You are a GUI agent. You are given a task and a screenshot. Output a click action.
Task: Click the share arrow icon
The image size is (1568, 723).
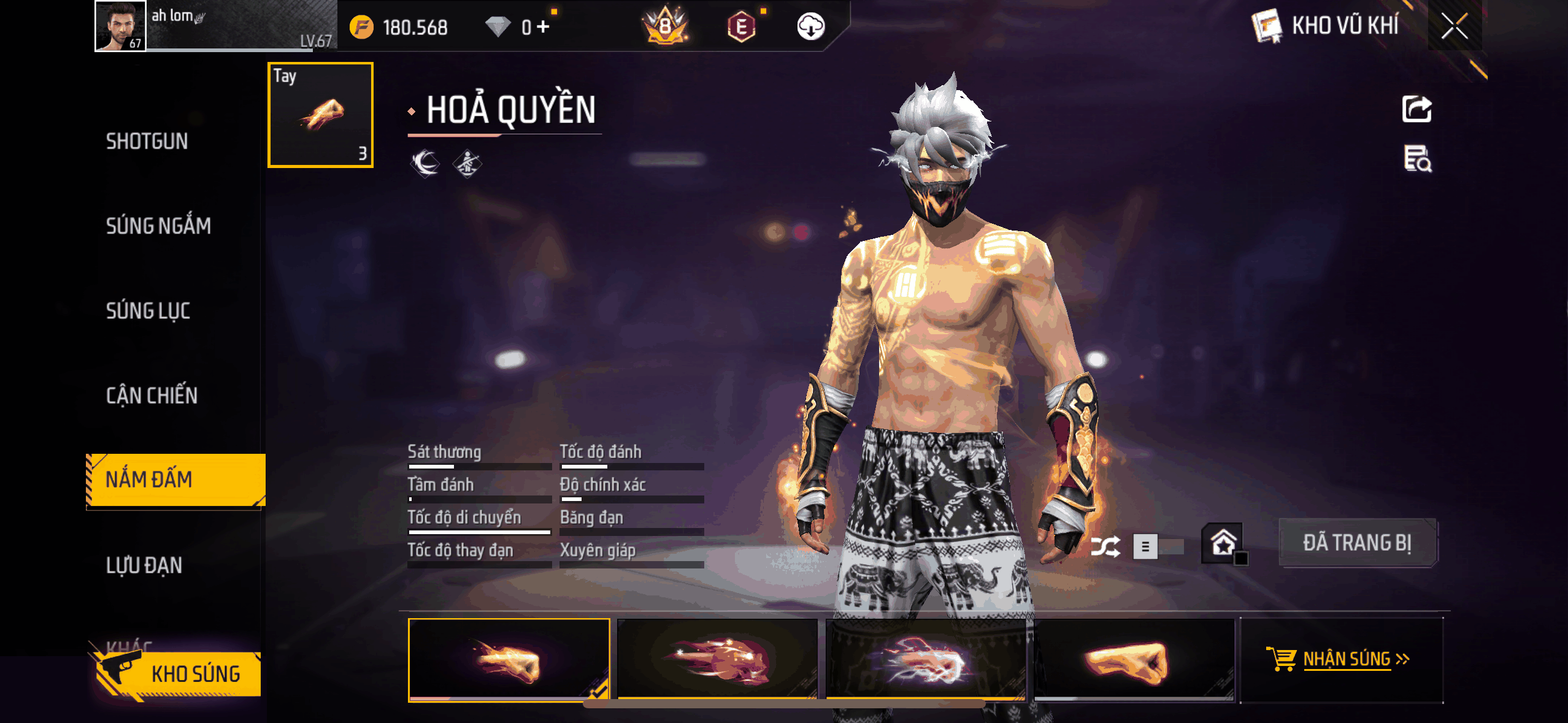pyautogui.click(x=1416, y=110)
